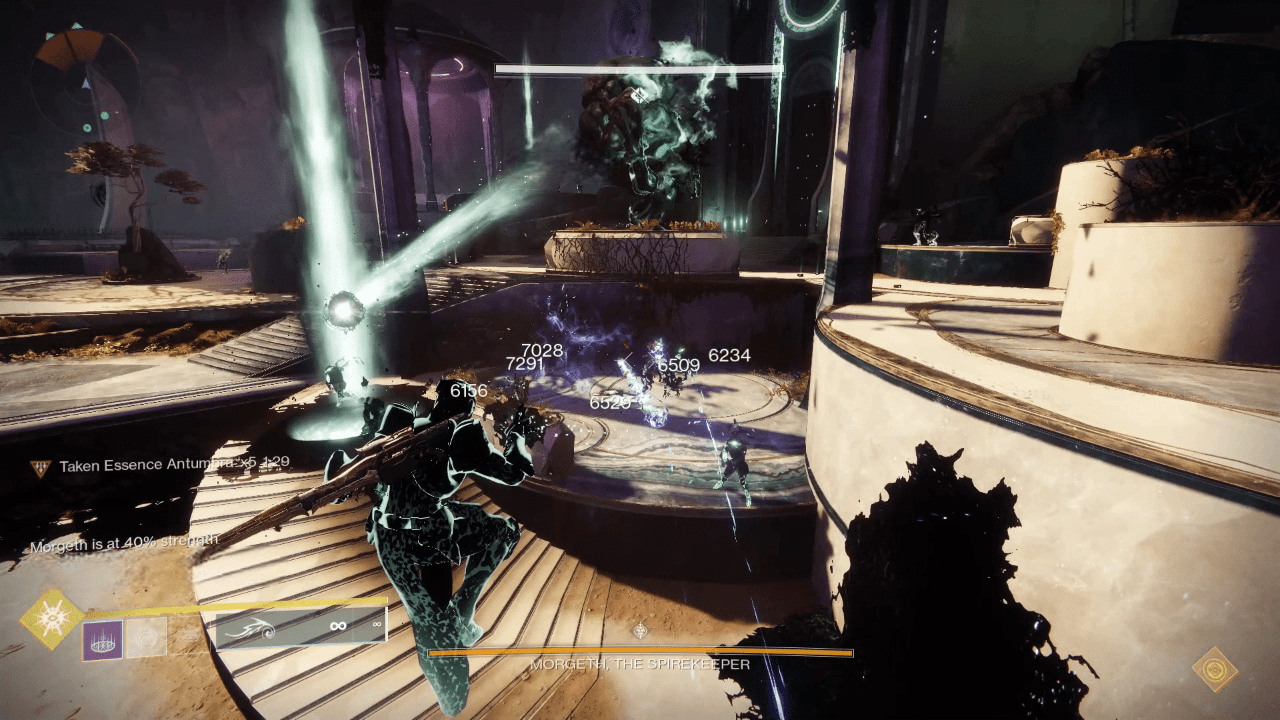The height and width of the screenshot is (720, 1280).
Task: Click the Taken Essence Antumbra buff icon
Action: 40,464
